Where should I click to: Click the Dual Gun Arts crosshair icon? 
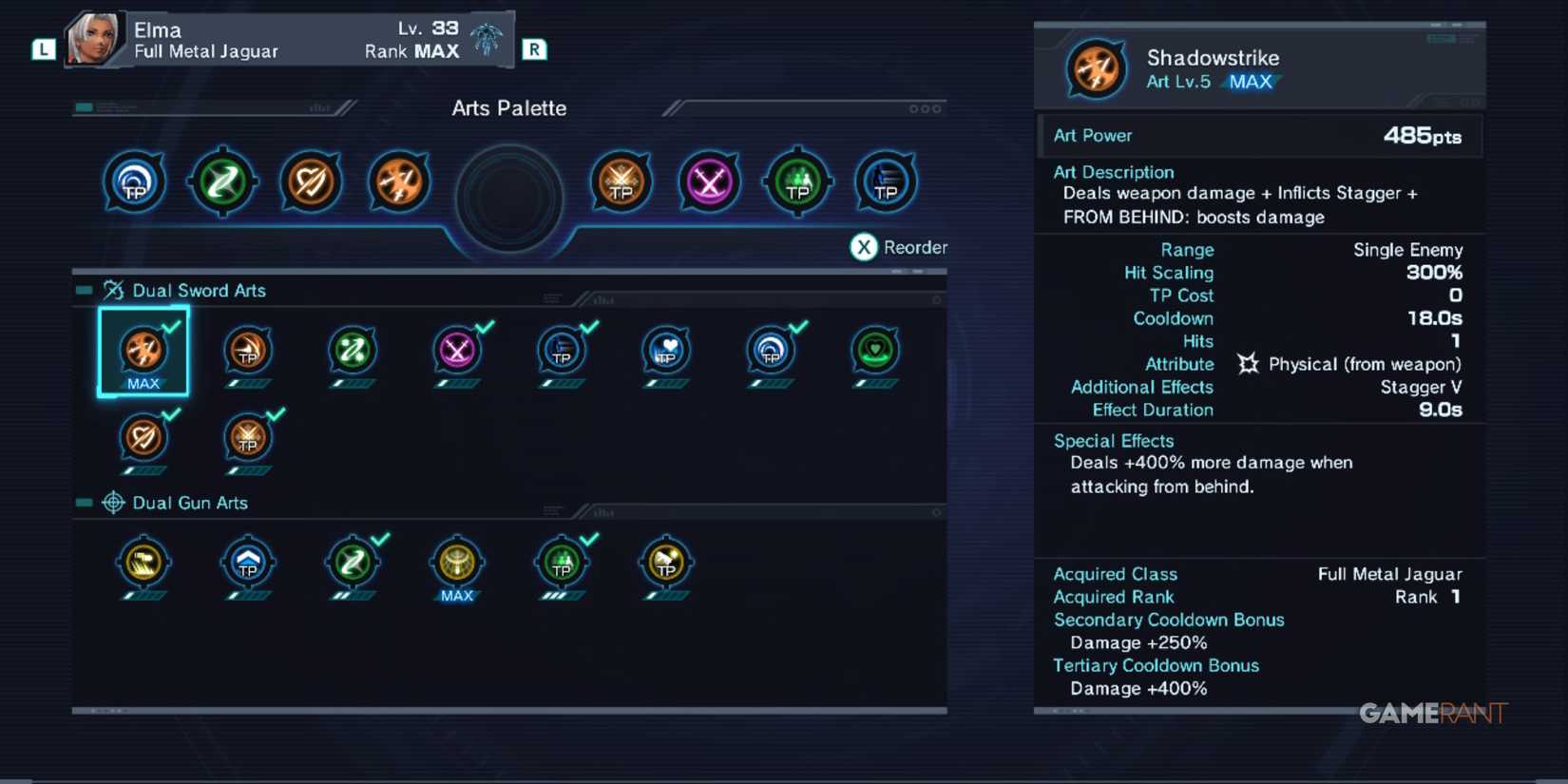[114, 503]
